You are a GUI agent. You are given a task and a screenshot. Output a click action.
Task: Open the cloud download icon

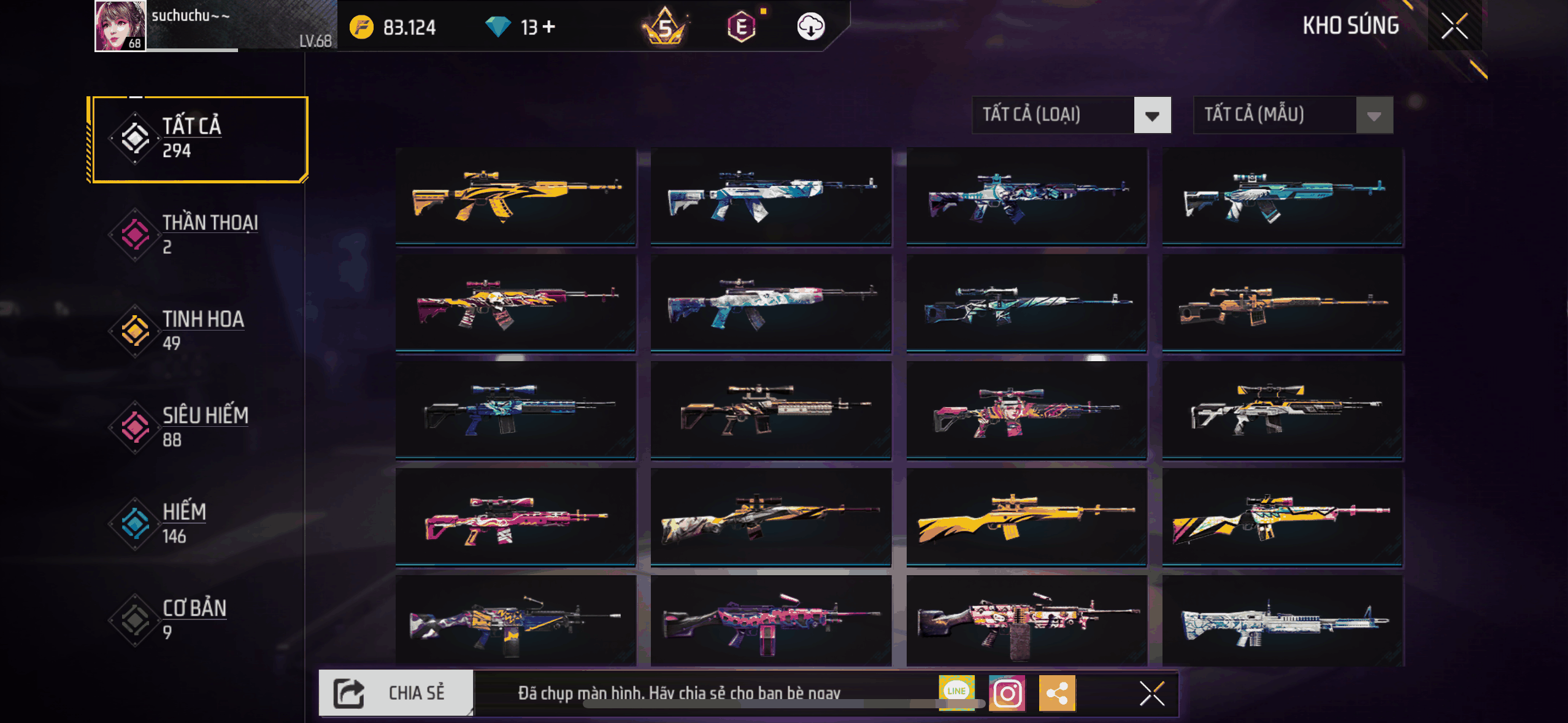(810, 26)
